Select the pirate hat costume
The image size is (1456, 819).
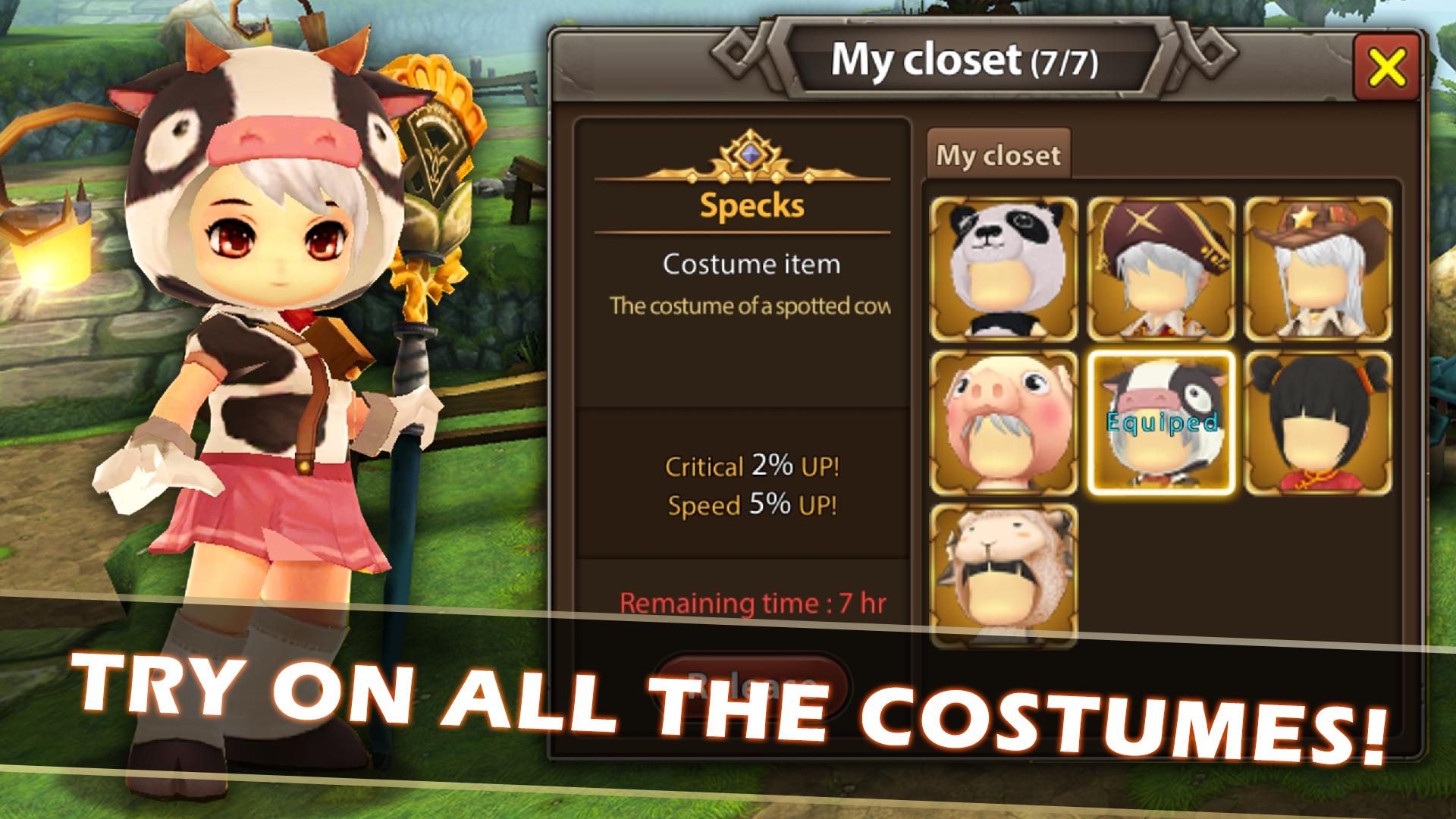(1161, 267)
